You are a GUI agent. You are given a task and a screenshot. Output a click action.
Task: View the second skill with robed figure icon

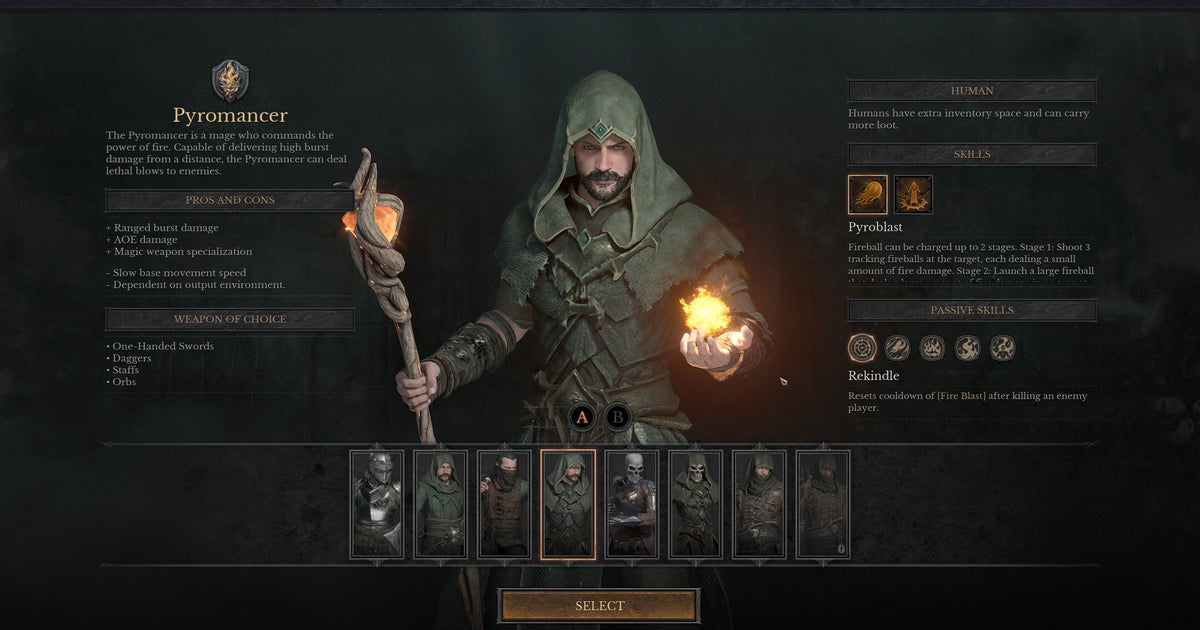(913, 195)
